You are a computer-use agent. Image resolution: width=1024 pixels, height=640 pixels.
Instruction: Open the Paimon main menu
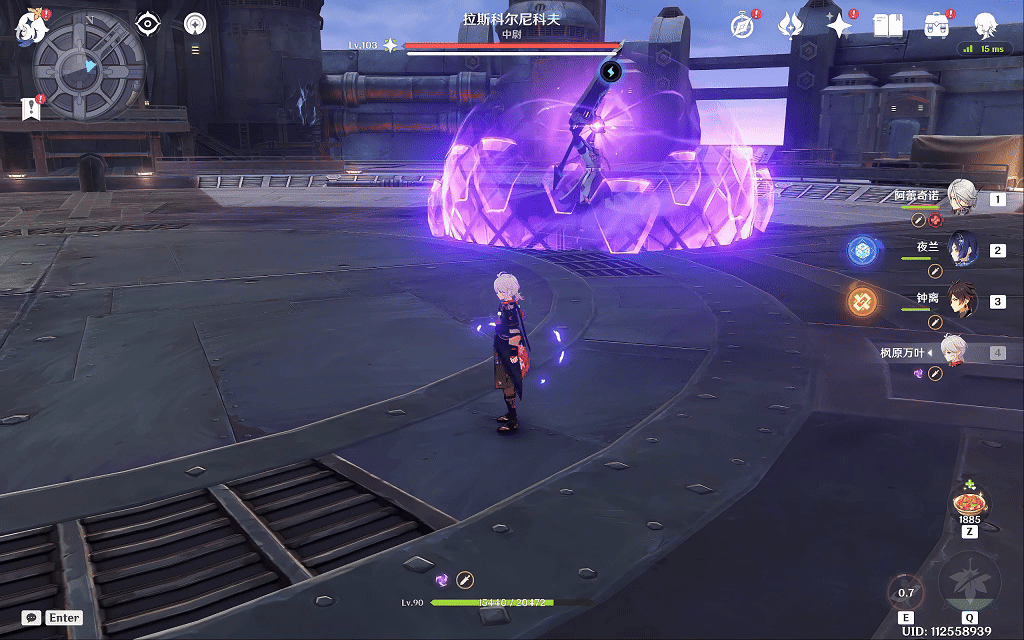tap(30, 28)
